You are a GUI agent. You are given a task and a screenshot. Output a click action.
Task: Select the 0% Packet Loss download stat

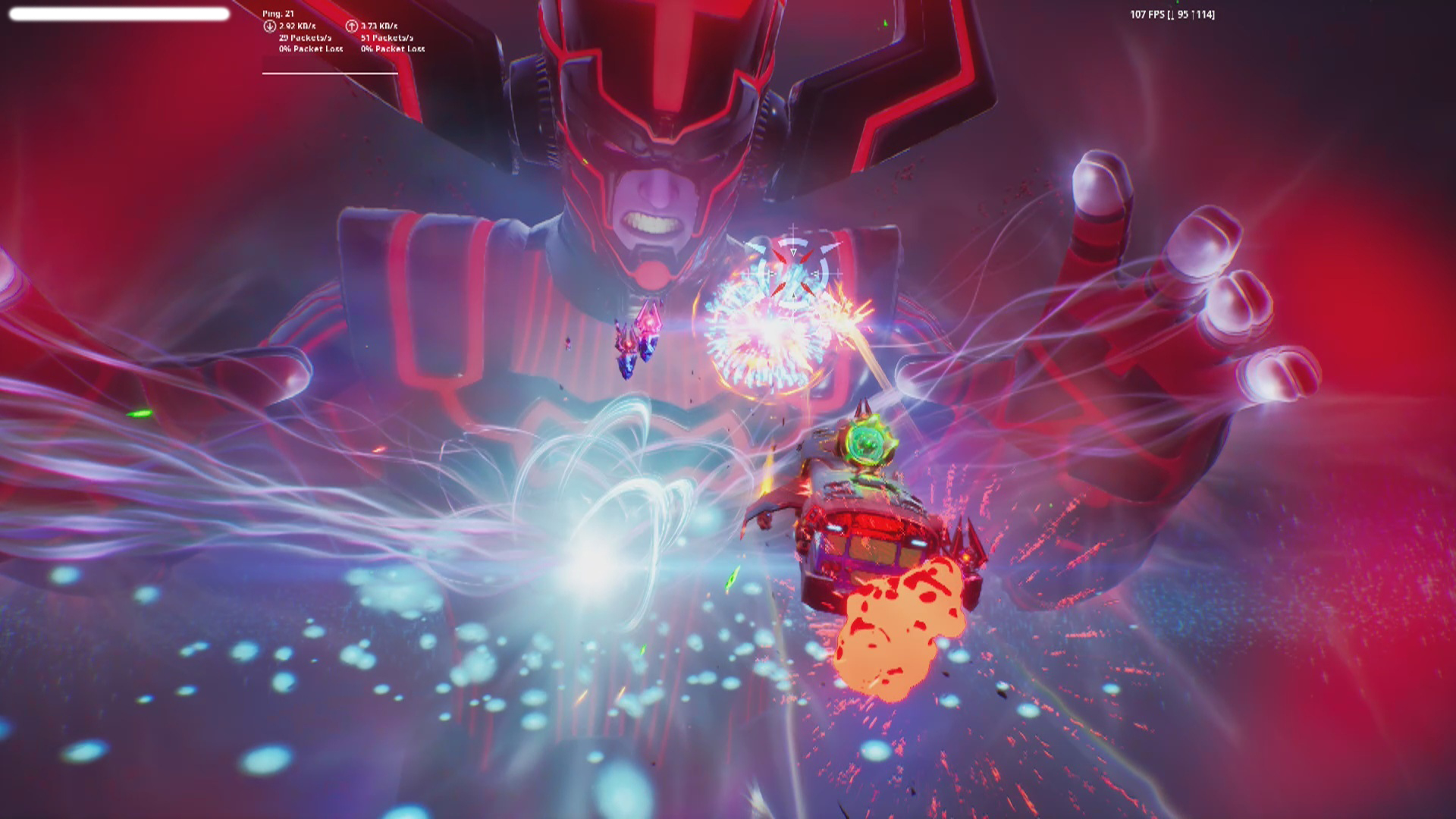tap(311, 49)
